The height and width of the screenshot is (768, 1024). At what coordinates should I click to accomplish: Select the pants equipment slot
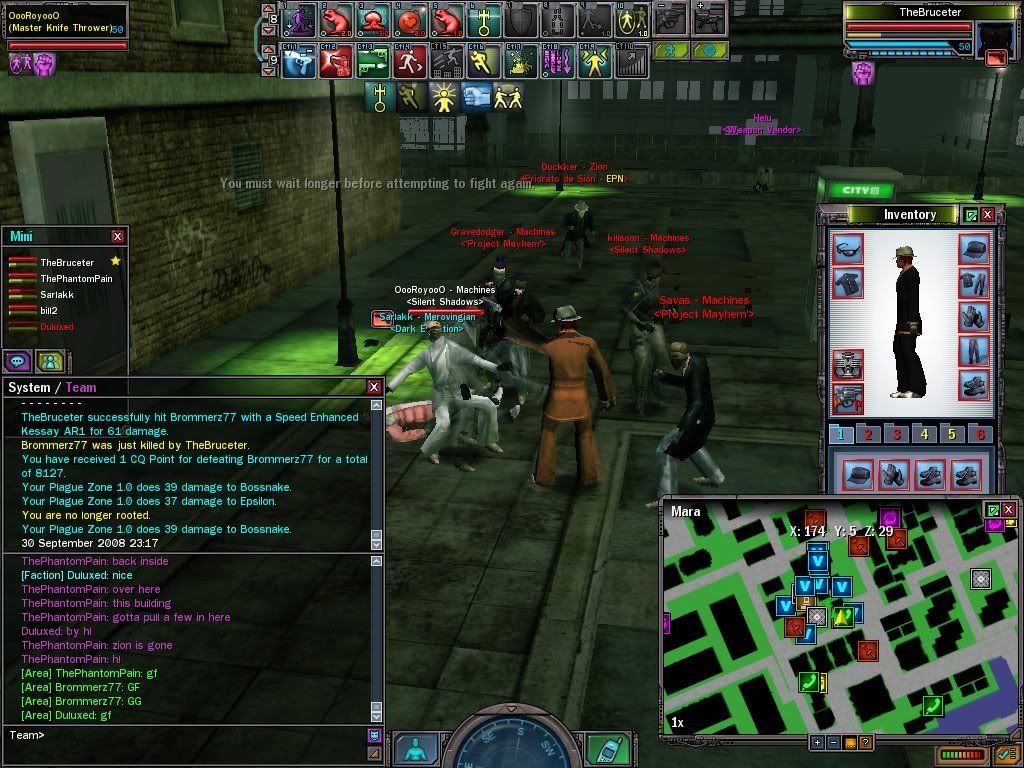(974, 351)
